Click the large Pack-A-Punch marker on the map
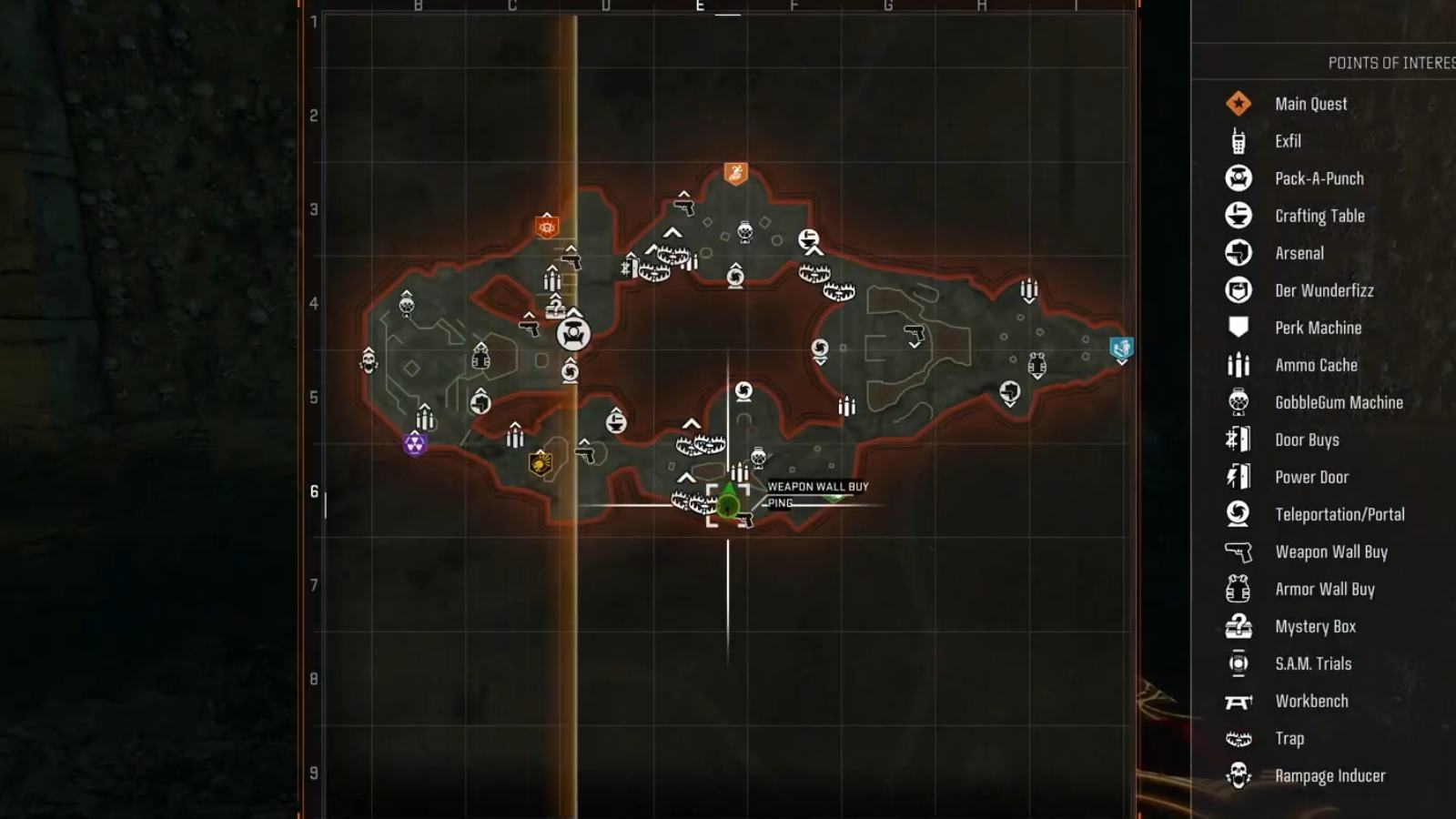1456x819 pixels. (x=573, y=334)
